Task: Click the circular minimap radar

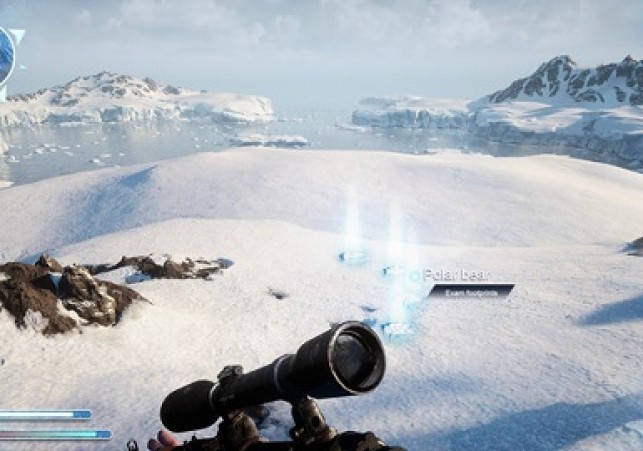Action: point(5,58)
